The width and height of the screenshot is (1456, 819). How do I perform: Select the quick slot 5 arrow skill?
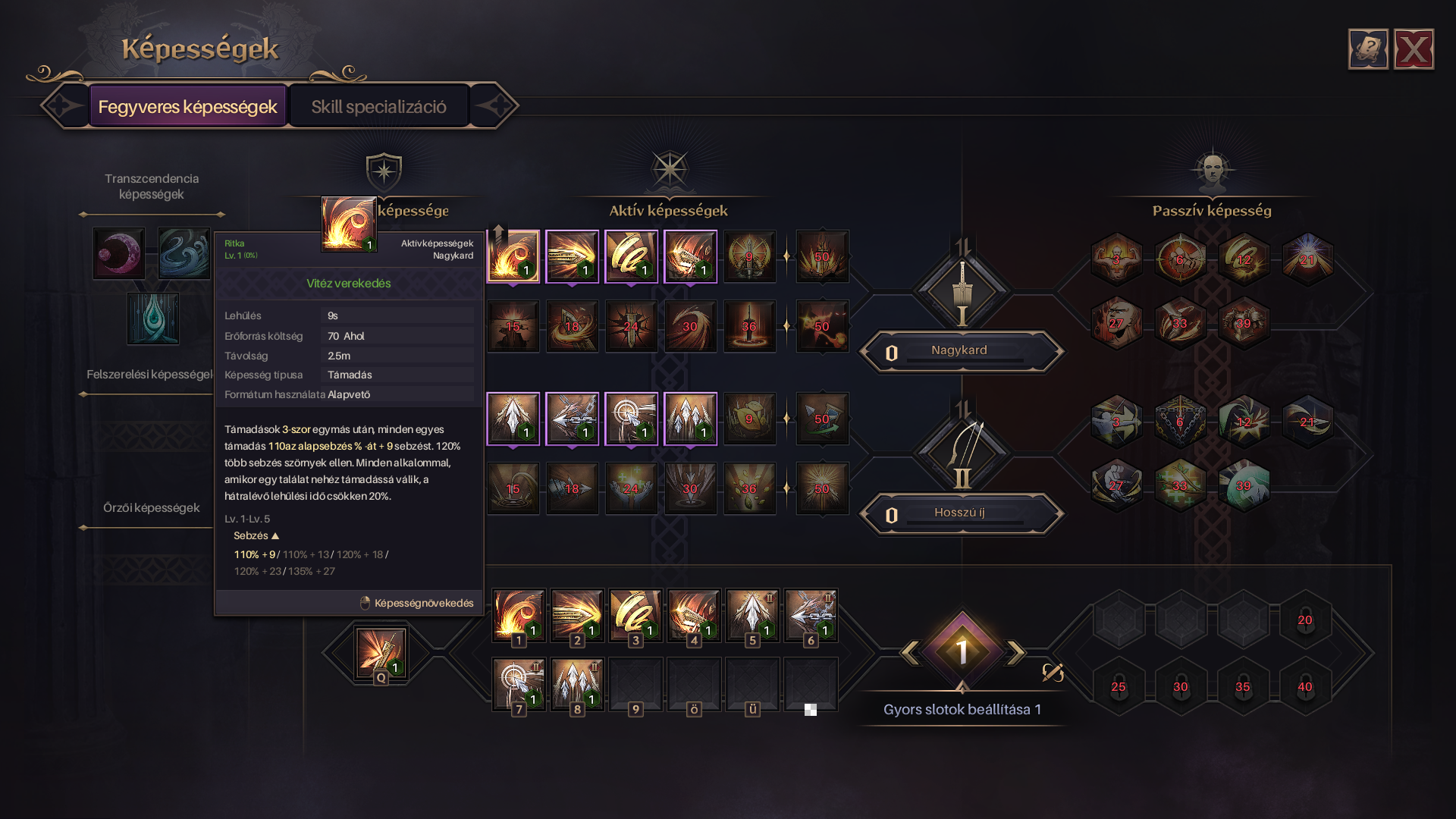pos(752,616)
